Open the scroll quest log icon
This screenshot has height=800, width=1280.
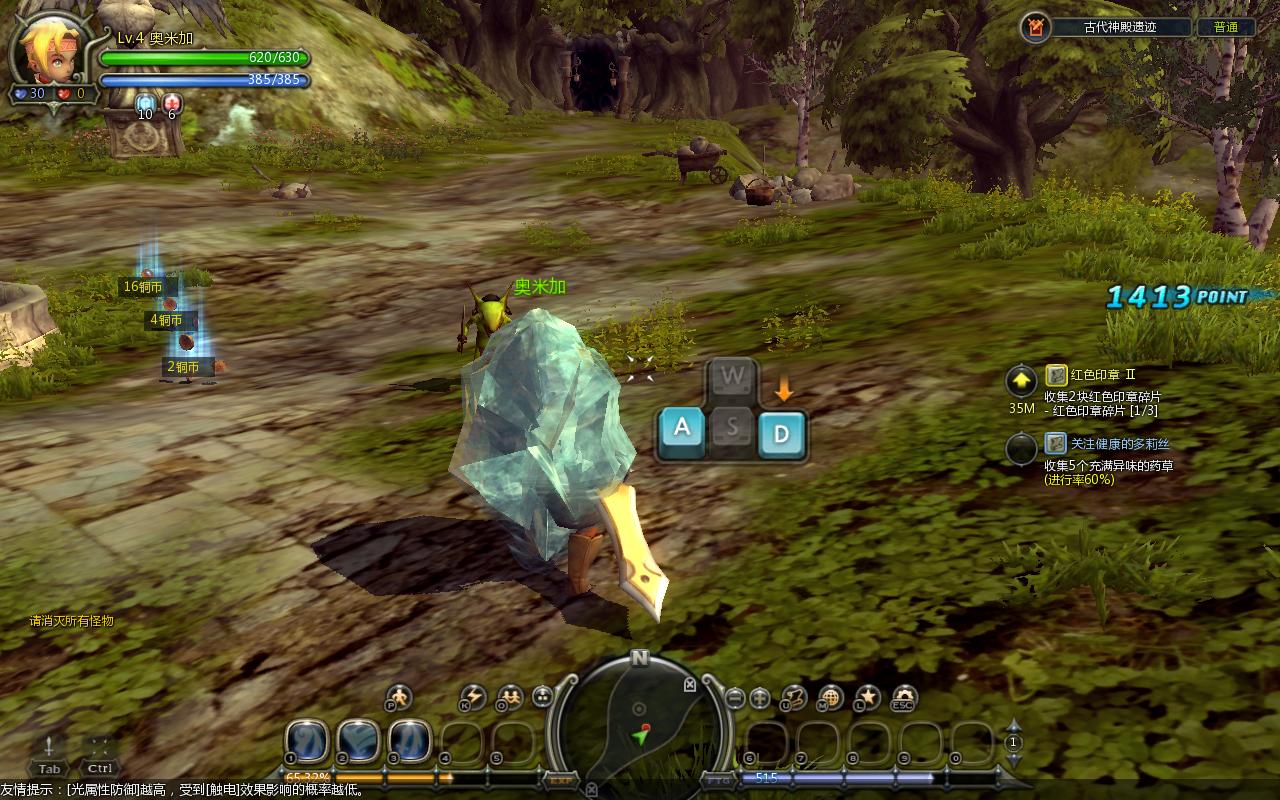(x=794, y=696)
